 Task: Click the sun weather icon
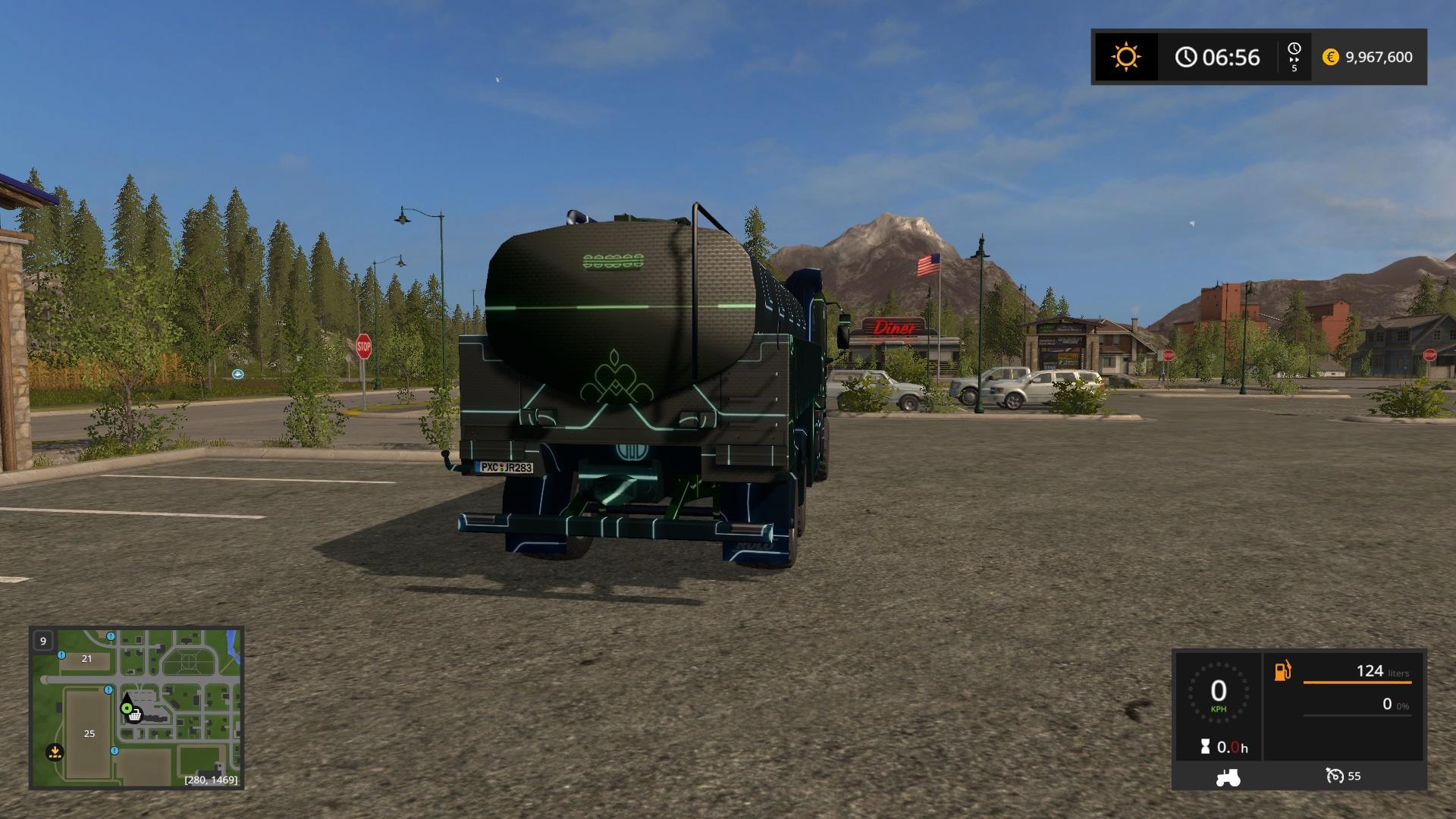coord(1125,57)
